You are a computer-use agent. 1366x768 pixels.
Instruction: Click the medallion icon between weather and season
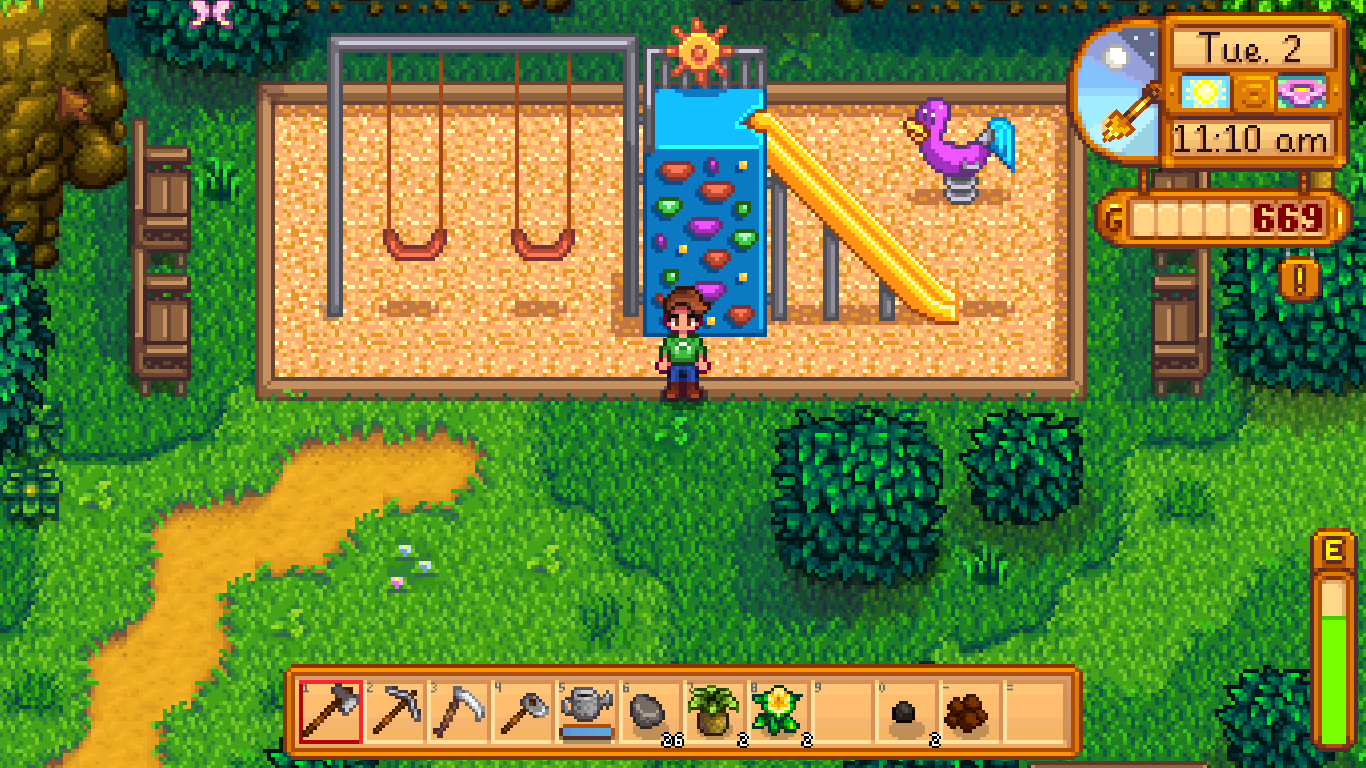(x=1252, y=94)
